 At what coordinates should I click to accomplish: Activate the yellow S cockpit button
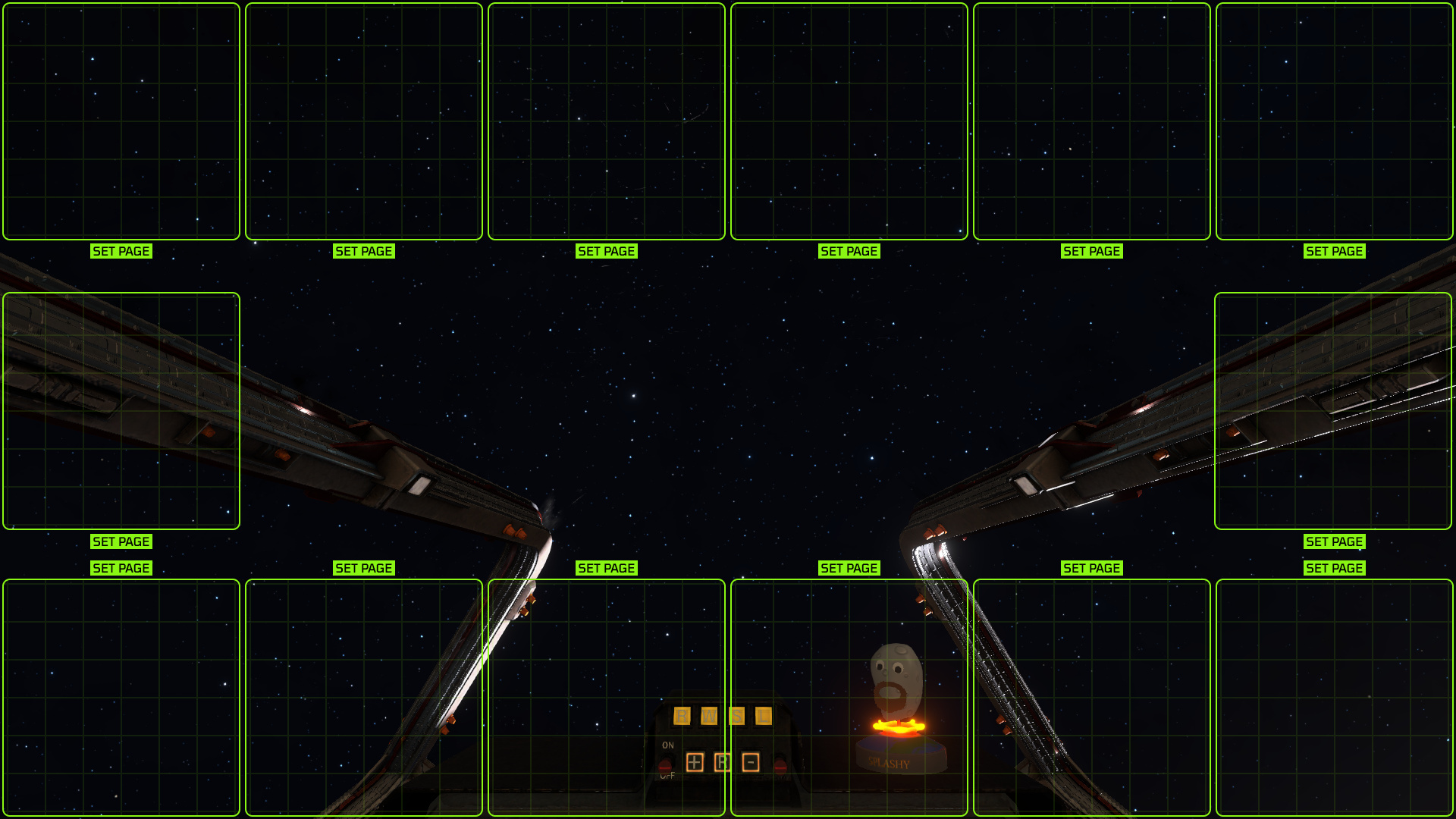(736, 716)
